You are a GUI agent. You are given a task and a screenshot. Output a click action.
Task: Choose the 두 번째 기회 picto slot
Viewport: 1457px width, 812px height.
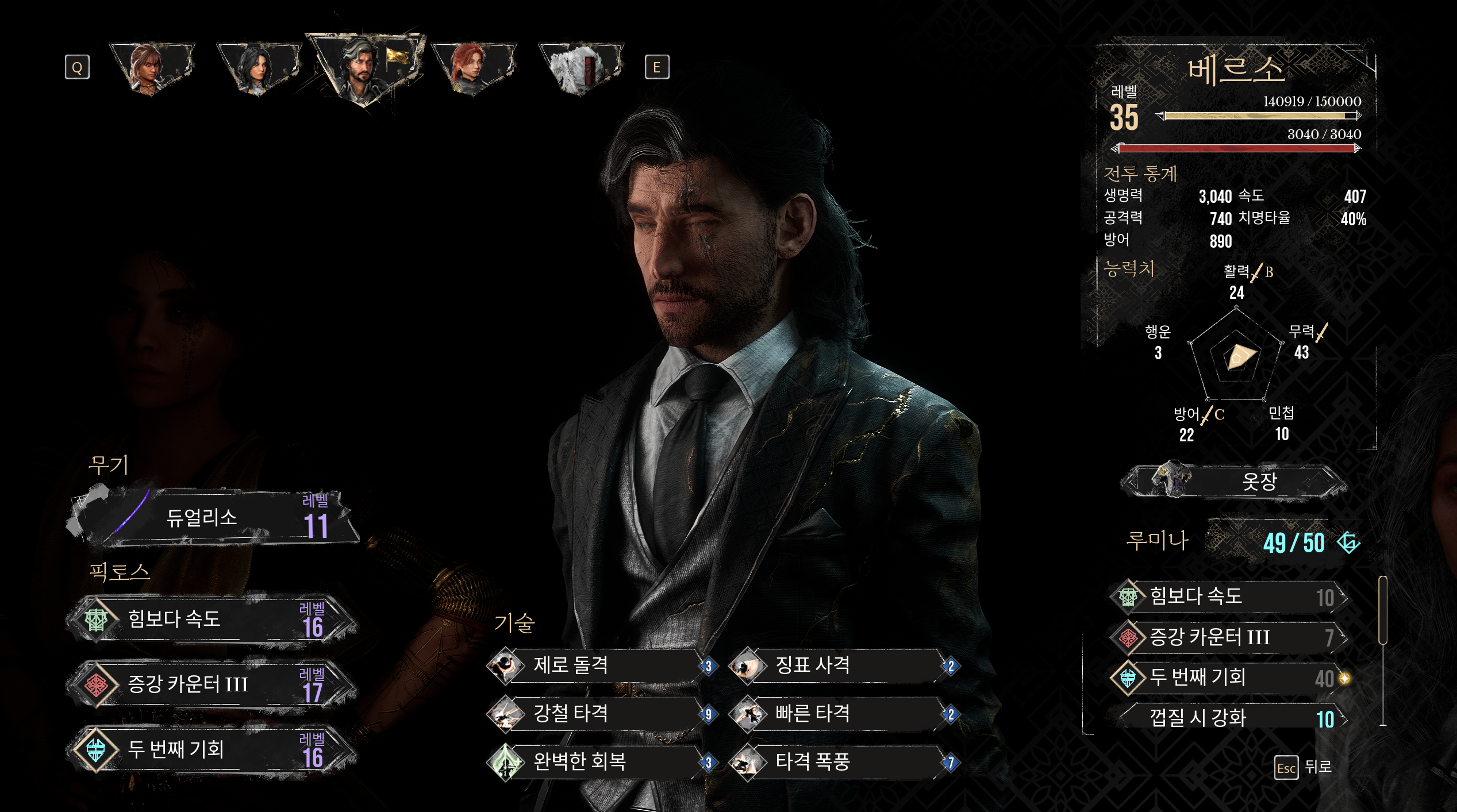(213, 749)
